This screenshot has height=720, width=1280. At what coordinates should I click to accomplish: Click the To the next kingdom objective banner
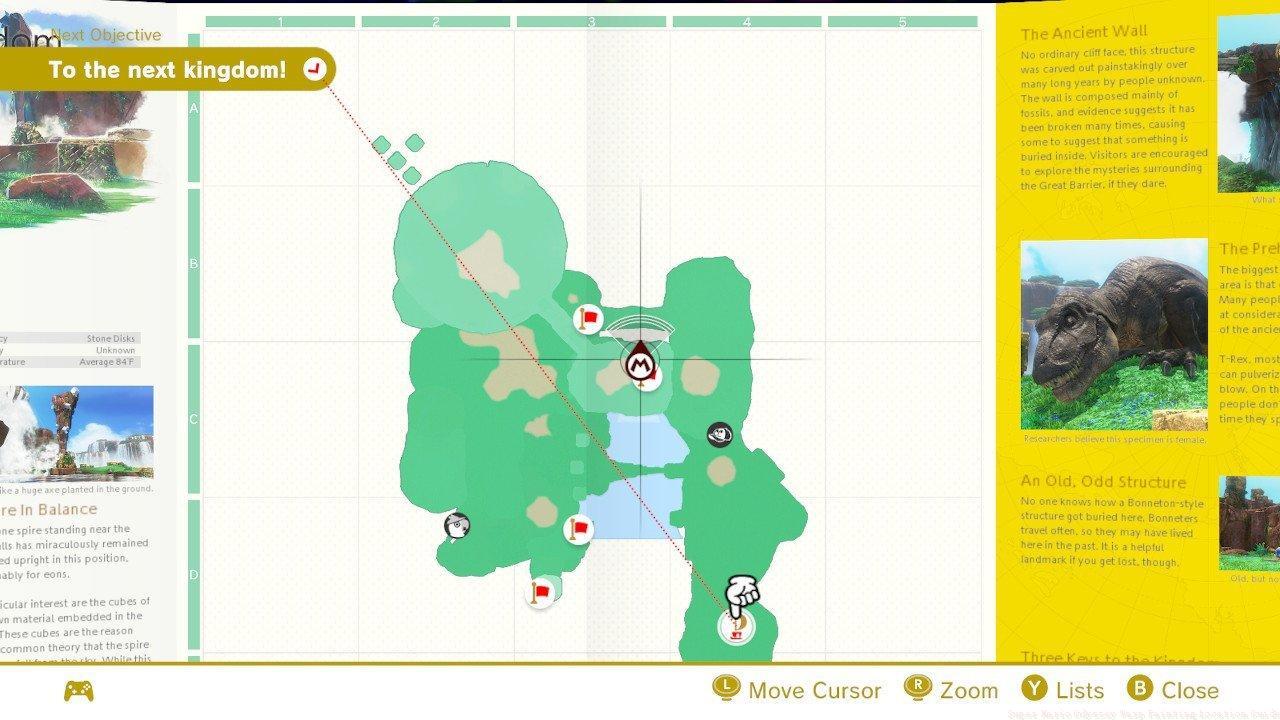click(x=170, y=69)
